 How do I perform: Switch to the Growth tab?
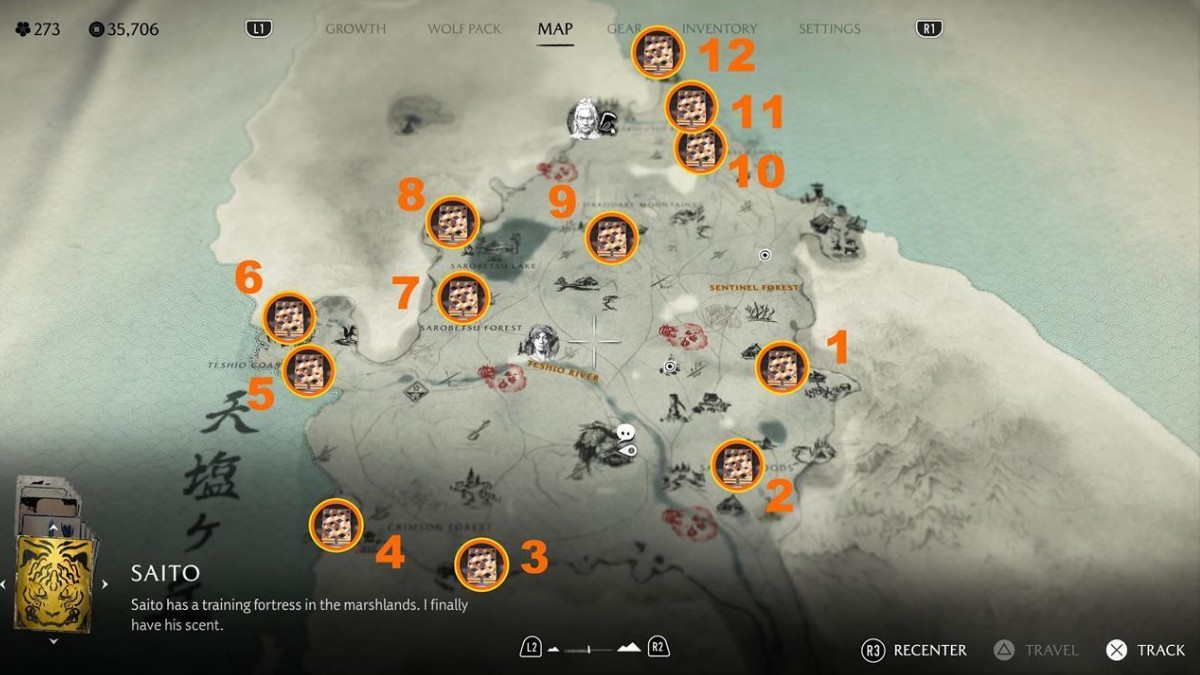coord(355,29)
